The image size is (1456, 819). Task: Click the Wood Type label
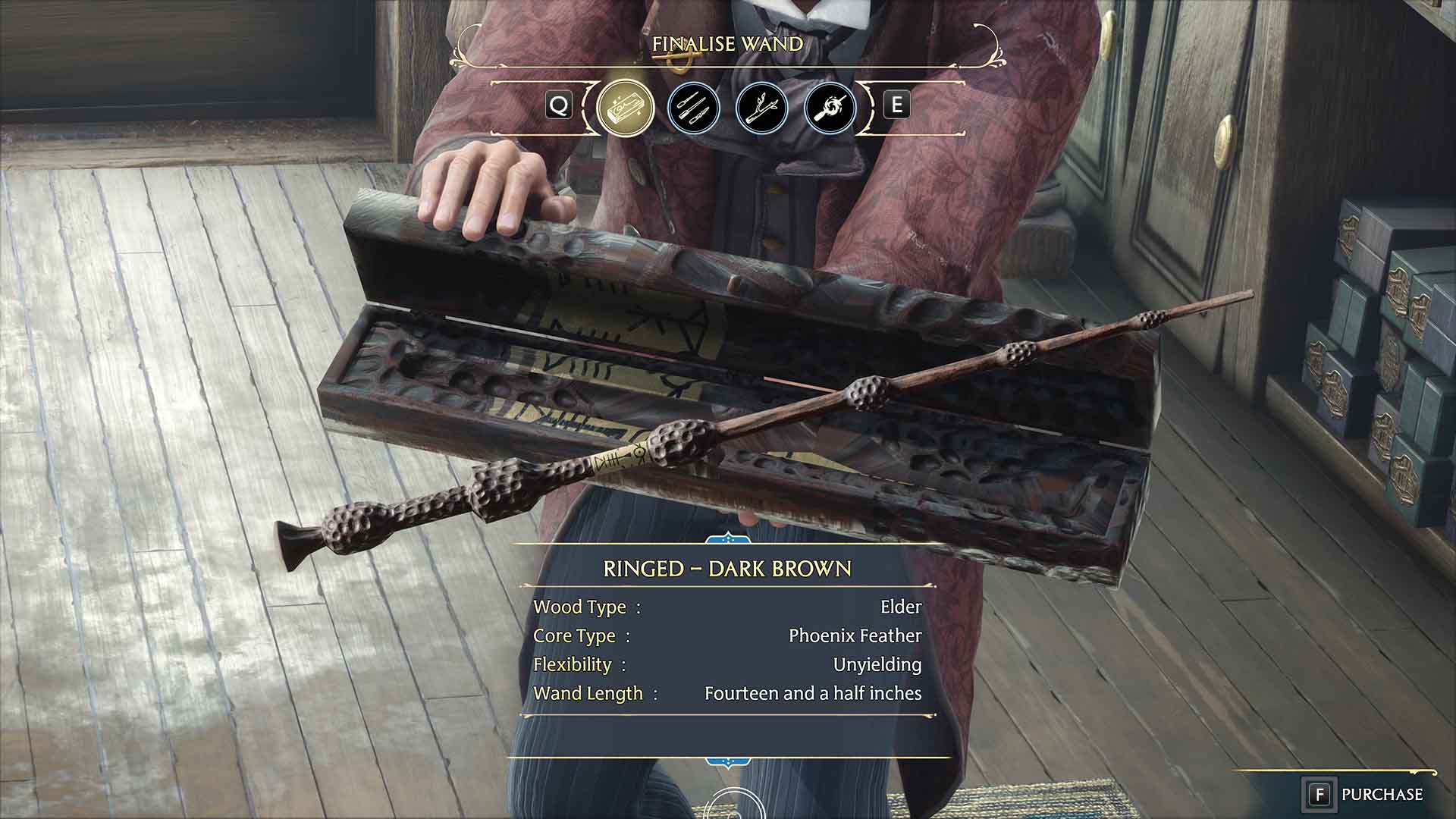pyautogui.click(x=579, y=607)
